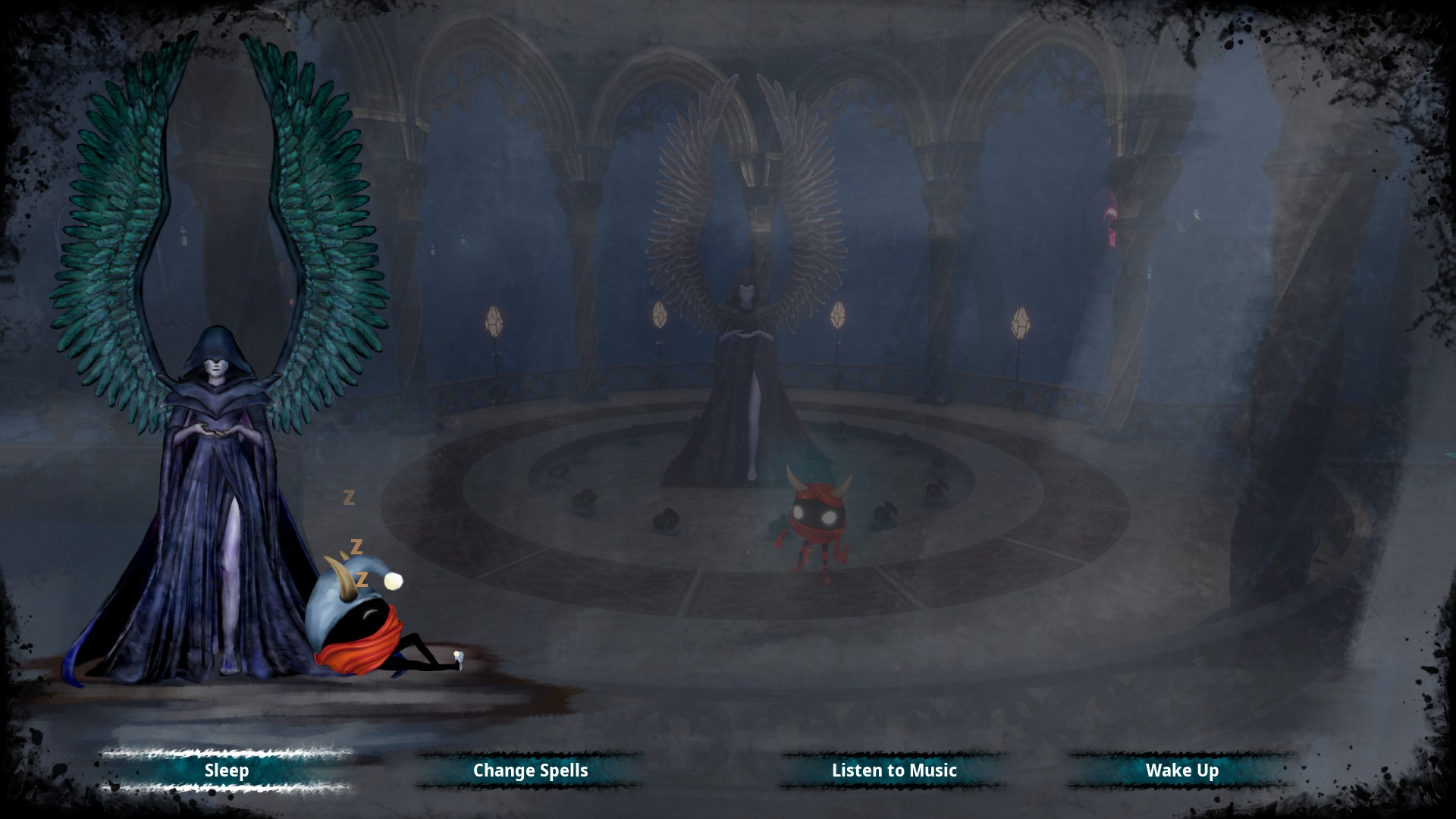Viewport: 1456px width, 819px height.
Task: Click the Wake Up option
Action: point(1181,770)
